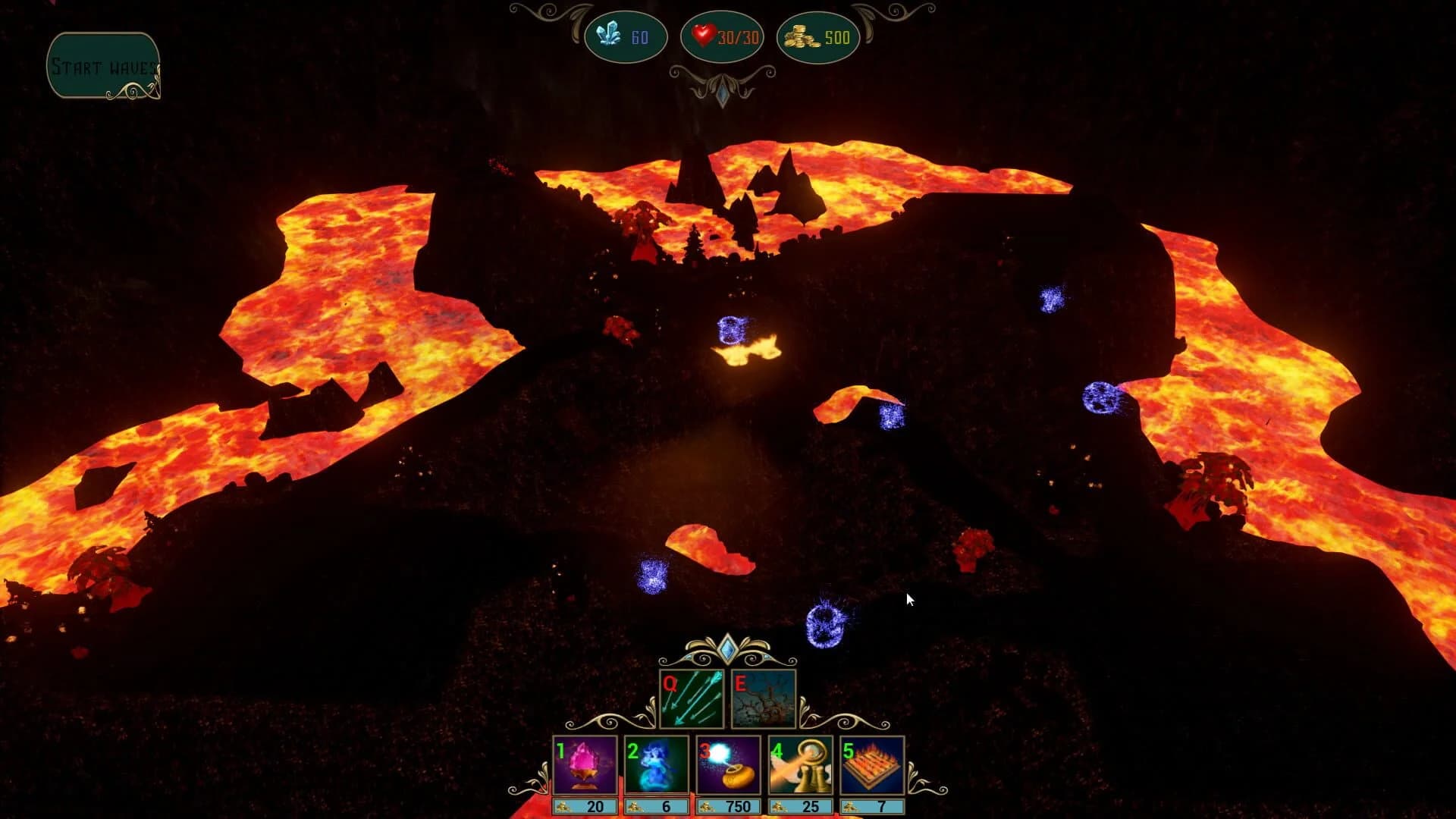Cast the tangled roots ability
The height and width of the screenshot is (819, 1456).
pyautogui.click(x=764, y=698)
